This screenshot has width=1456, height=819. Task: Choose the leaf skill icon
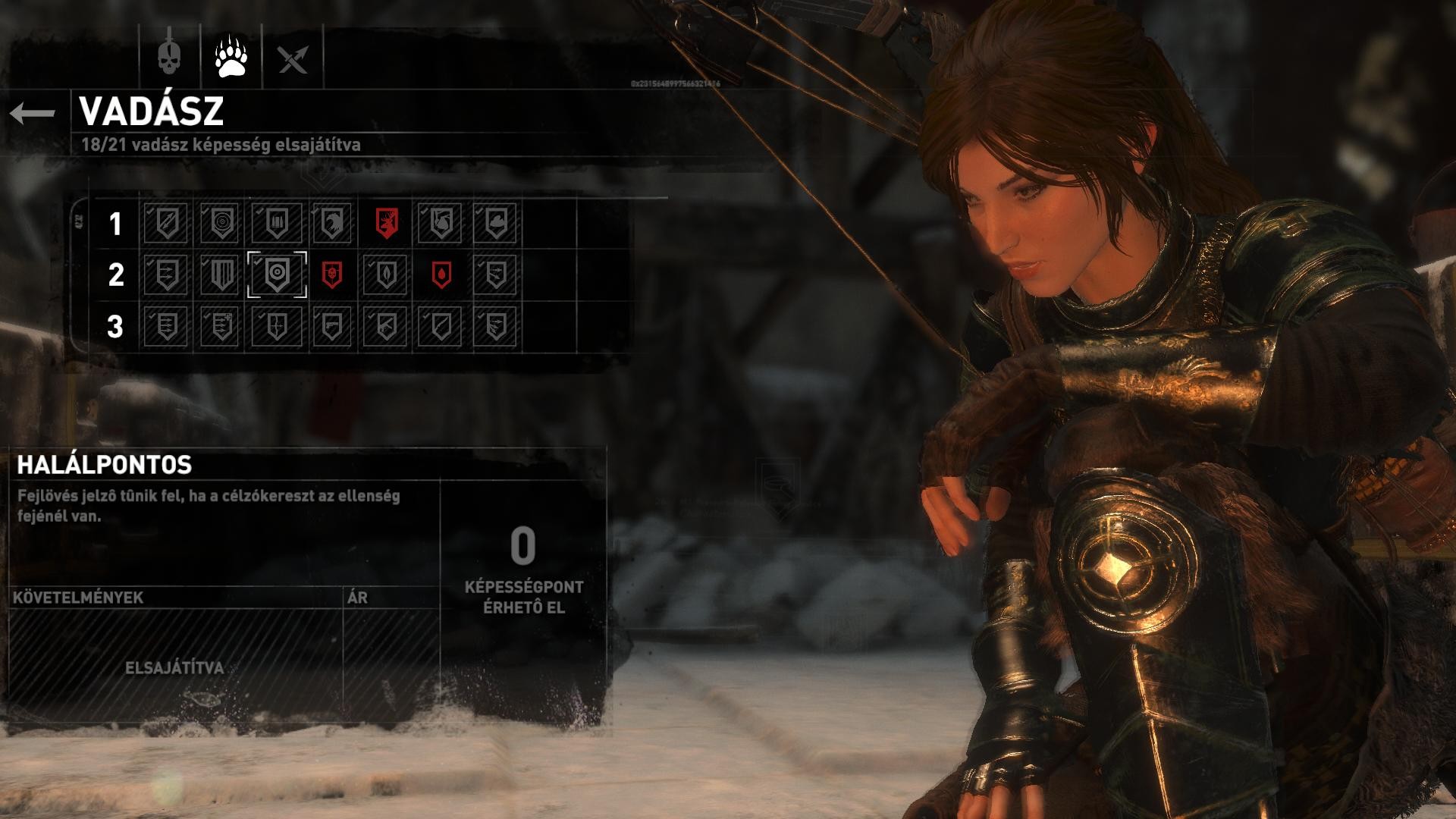tap(386, 275)
